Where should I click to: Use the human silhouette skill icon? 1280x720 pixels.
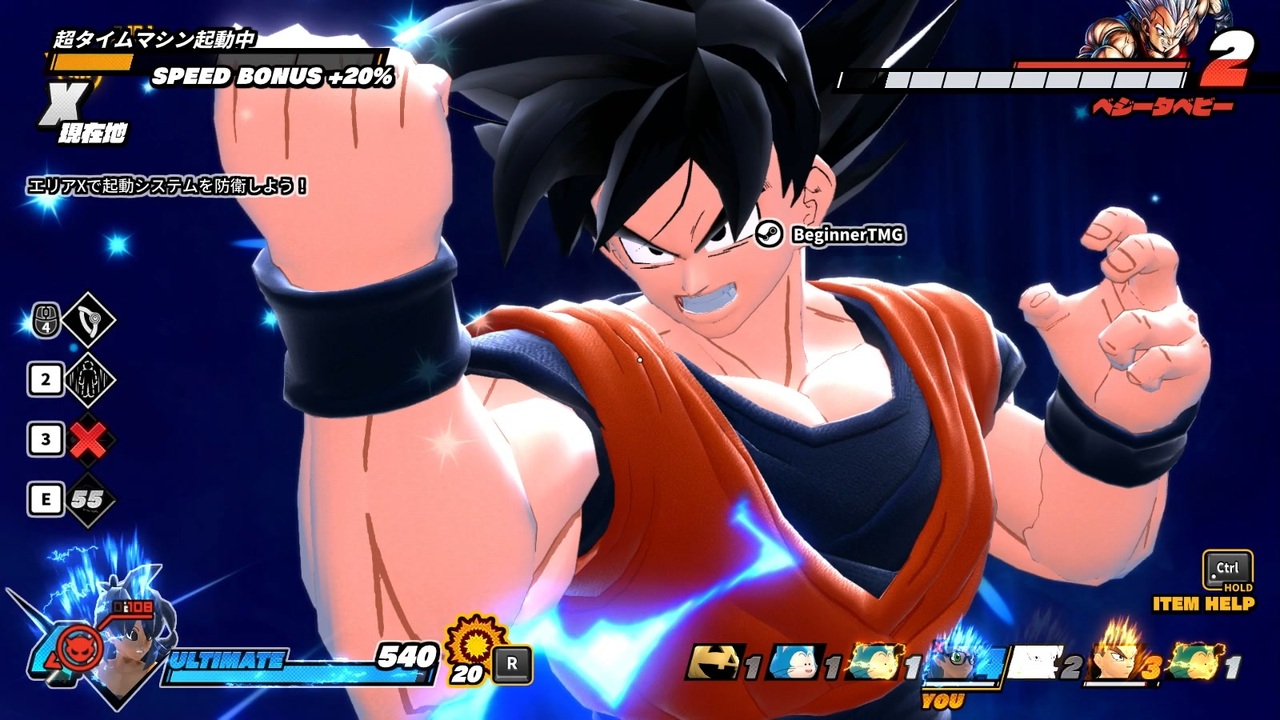89,380
